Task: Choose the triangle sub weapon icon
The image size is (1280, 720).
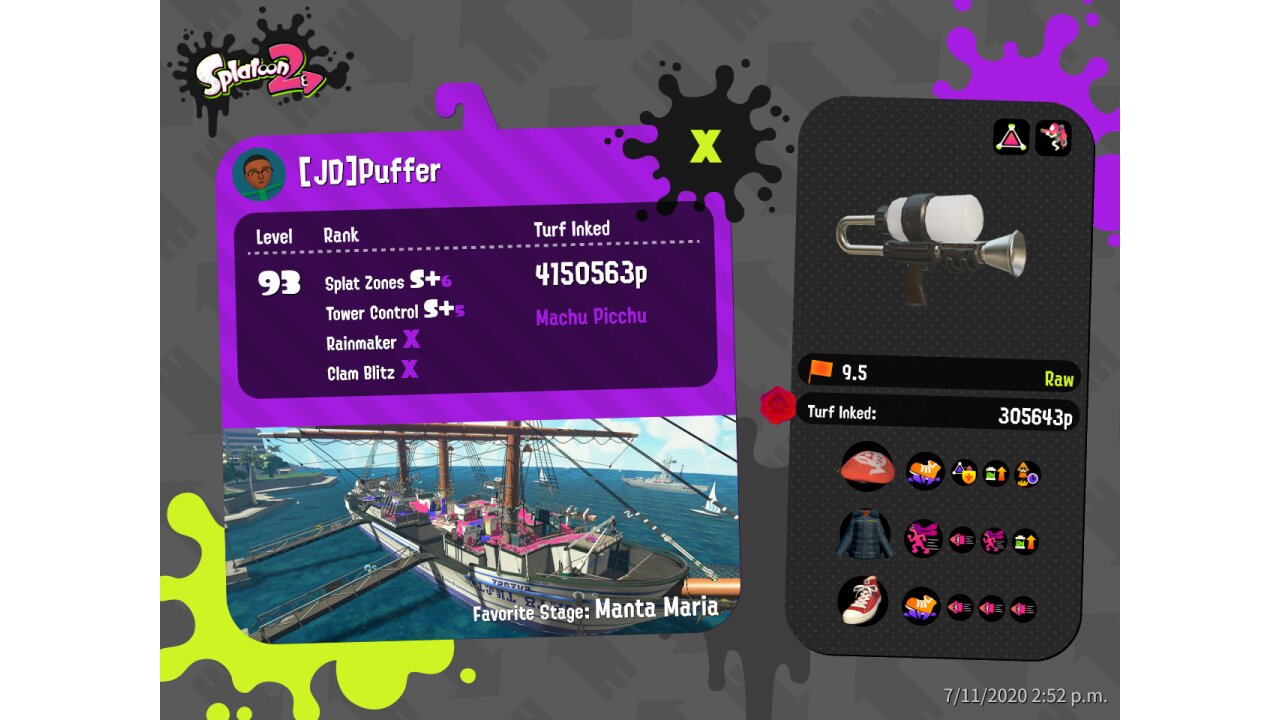Action: point(1011,137)
